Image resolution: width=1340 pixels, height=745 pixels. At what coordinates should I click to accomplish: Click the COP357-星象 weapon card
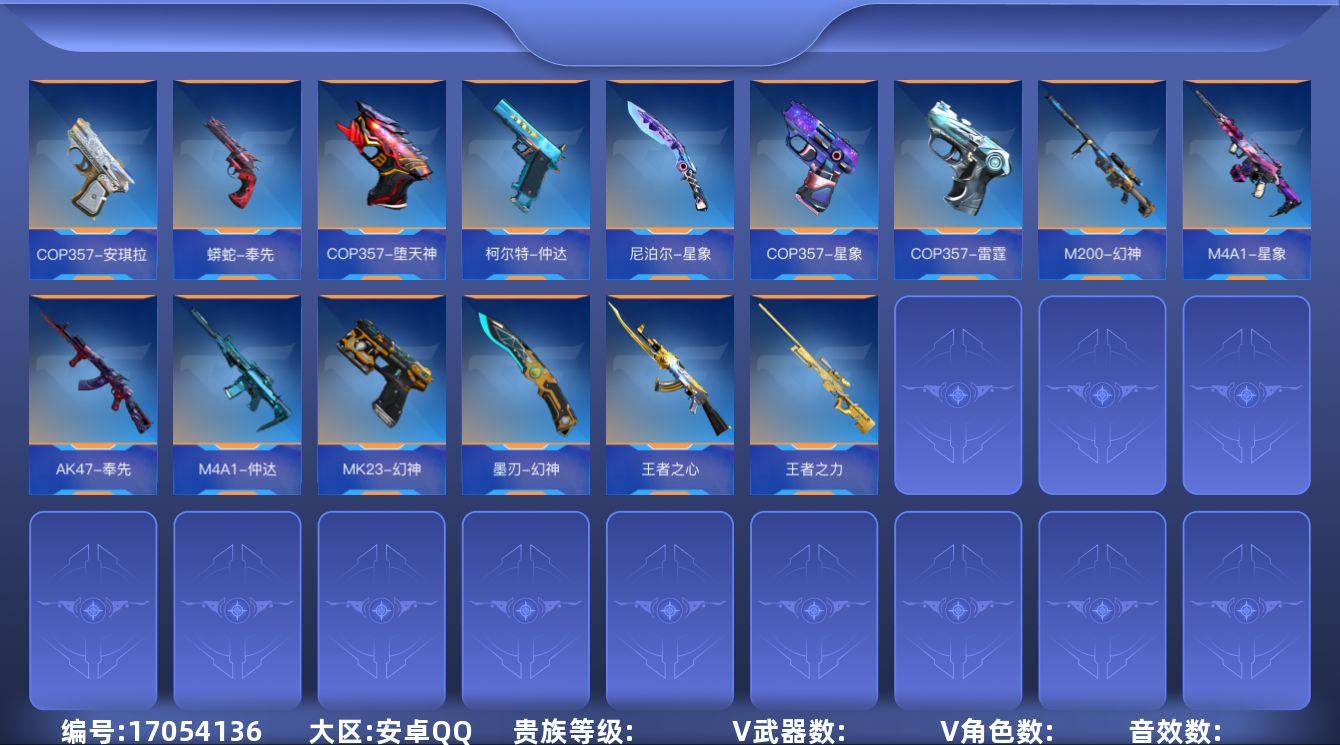click(x=813, y=170)
